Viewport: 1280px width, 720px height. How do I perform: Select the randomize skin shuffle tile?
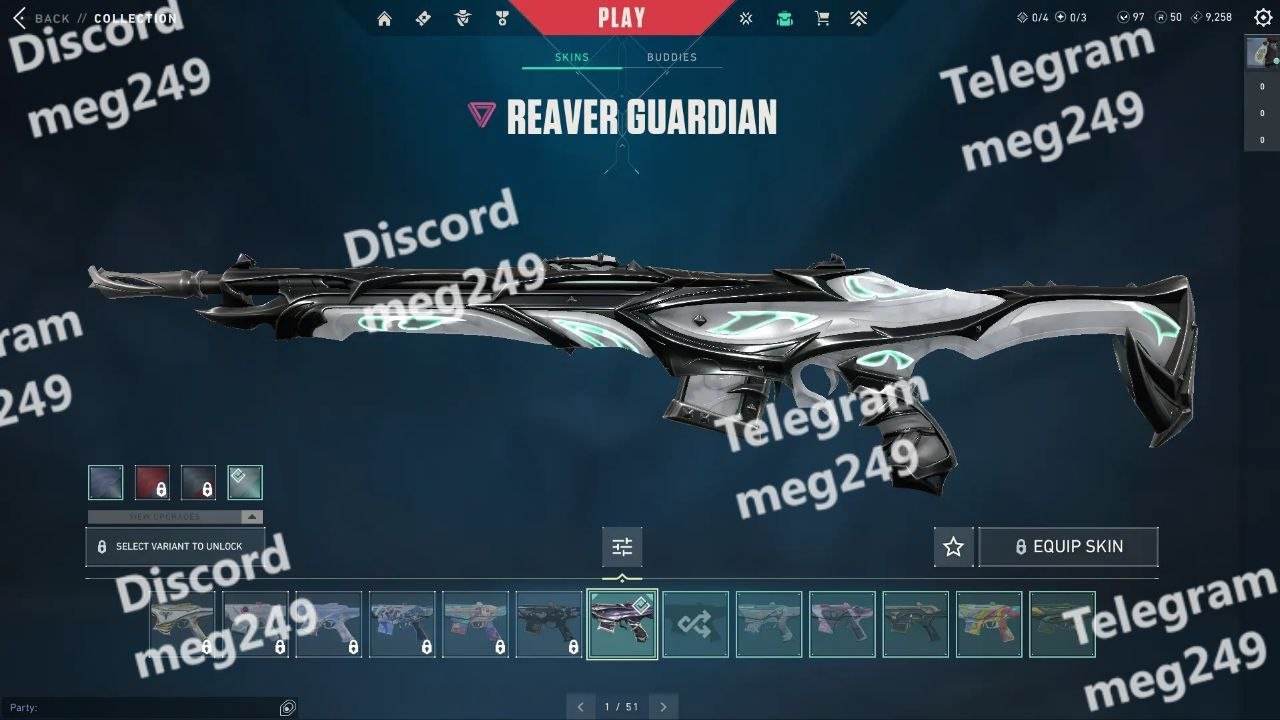[x=696, y=625]
